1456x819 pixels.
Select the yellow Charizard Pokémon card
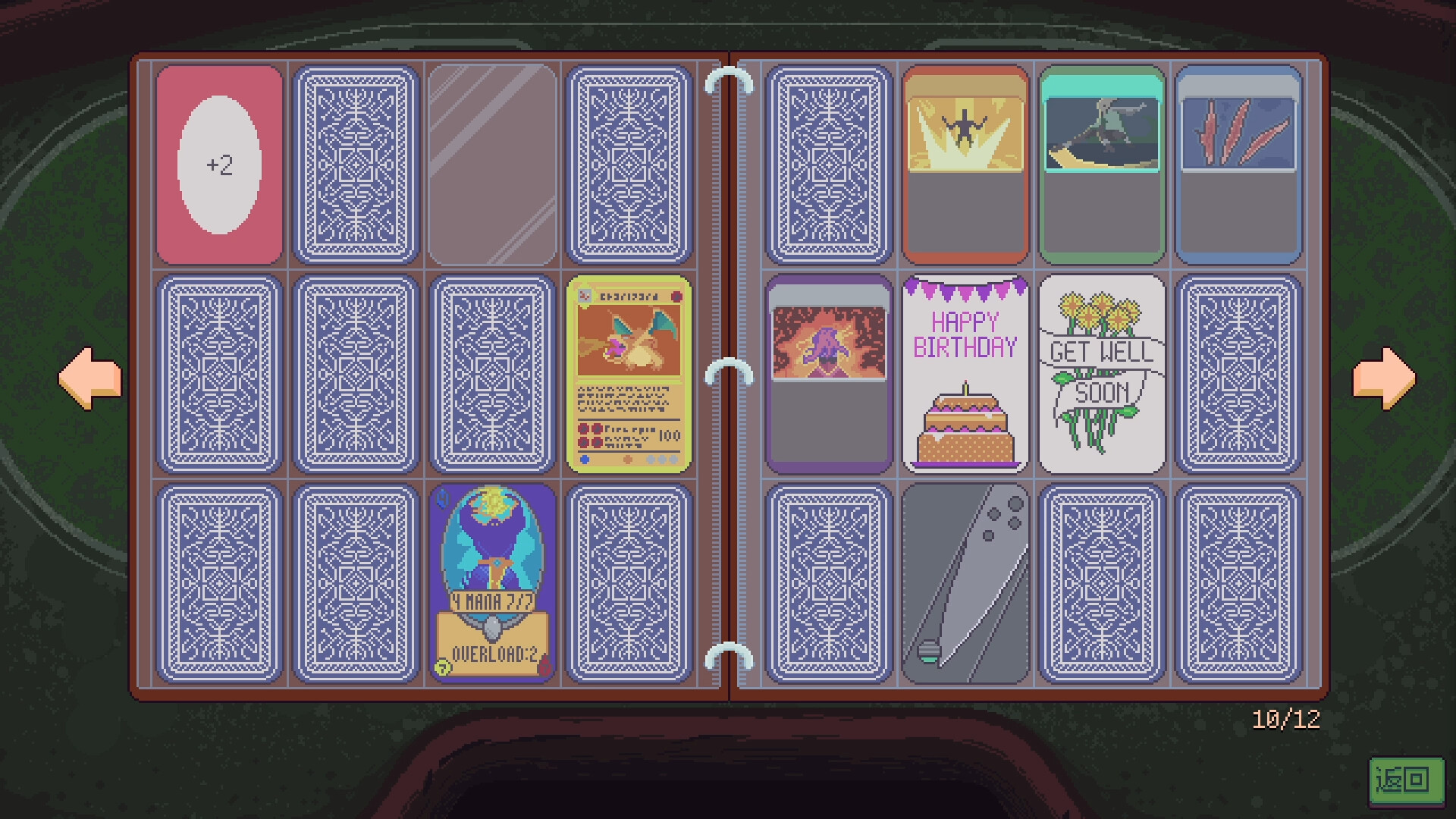630,375
